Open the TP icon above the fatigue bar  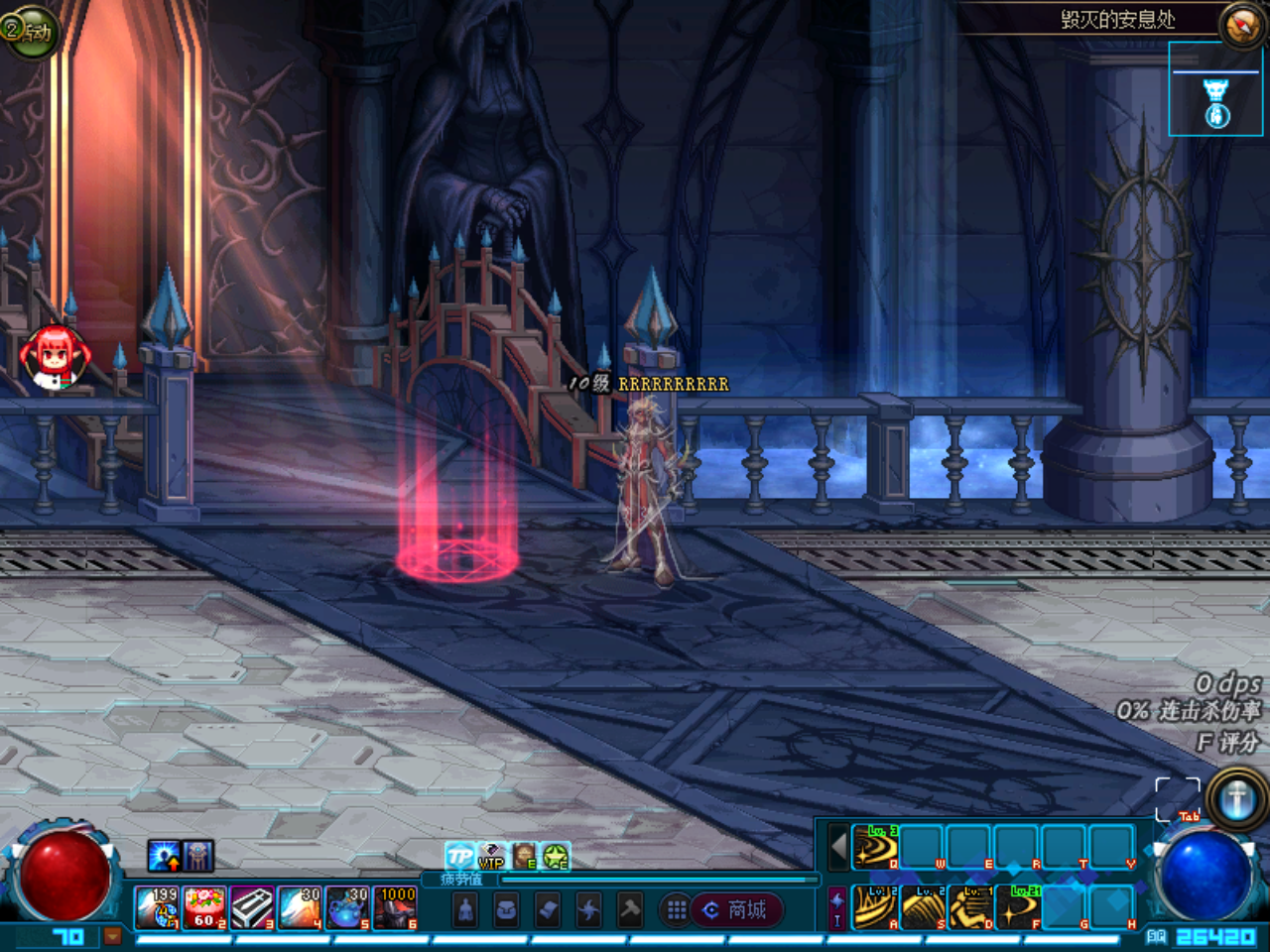tap(459, 856)
